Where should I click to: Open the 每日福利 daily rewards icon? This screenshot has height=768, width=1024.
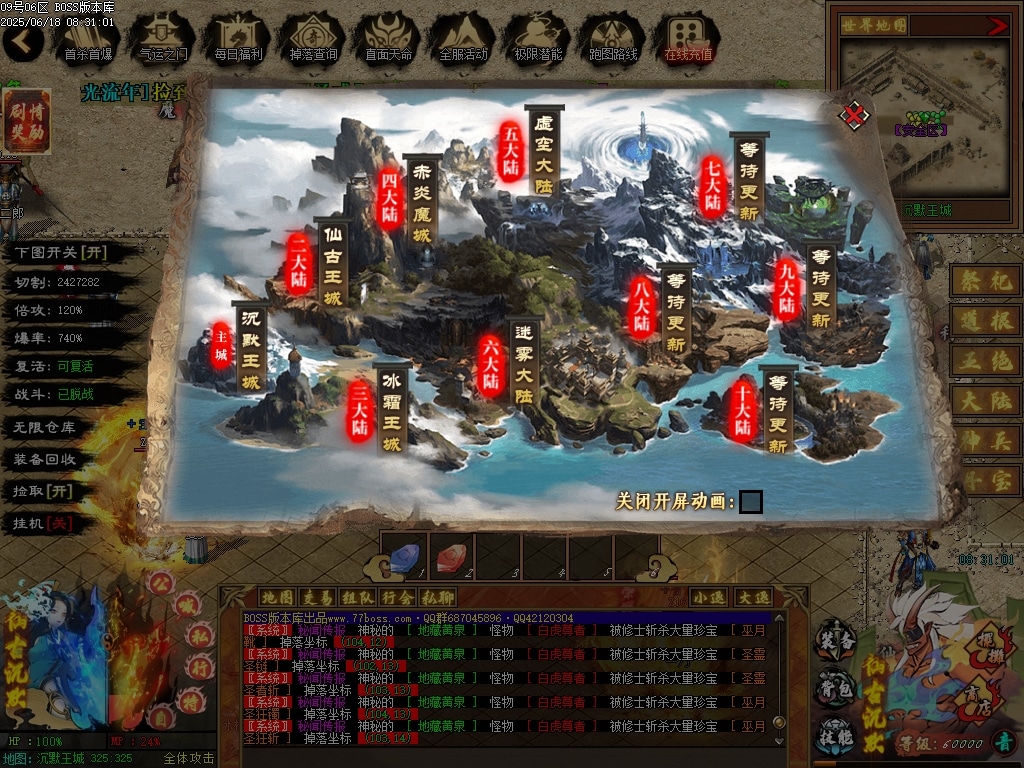(x=238, y=38)
